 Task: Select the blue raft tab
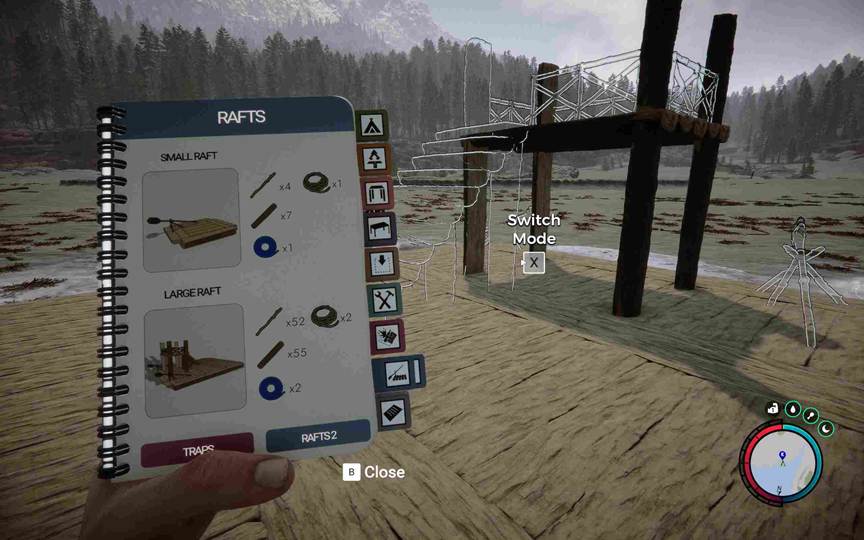pyautogui.click(x=397, y=374)
